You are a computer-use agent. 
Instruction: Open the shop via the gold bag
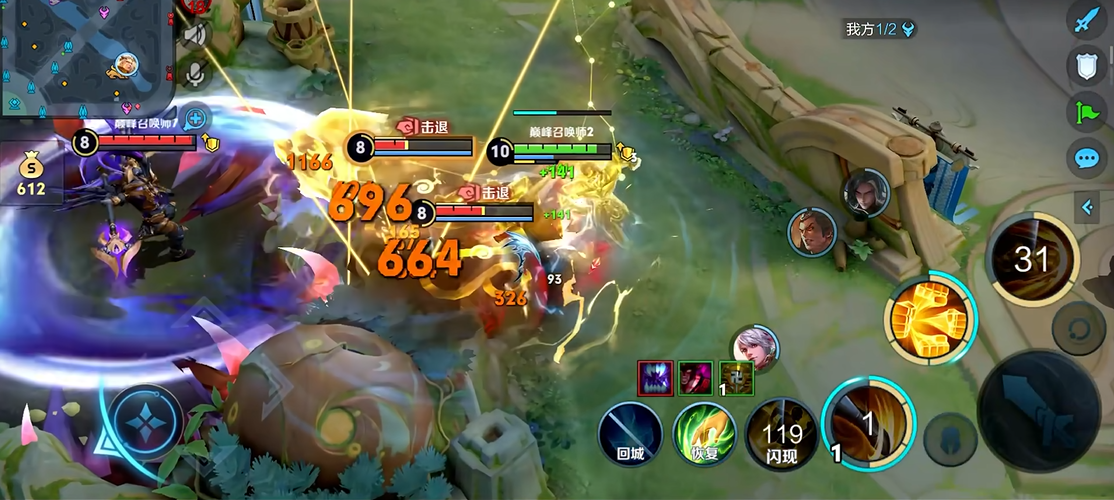pyautogui.click(x=30, y=172)
